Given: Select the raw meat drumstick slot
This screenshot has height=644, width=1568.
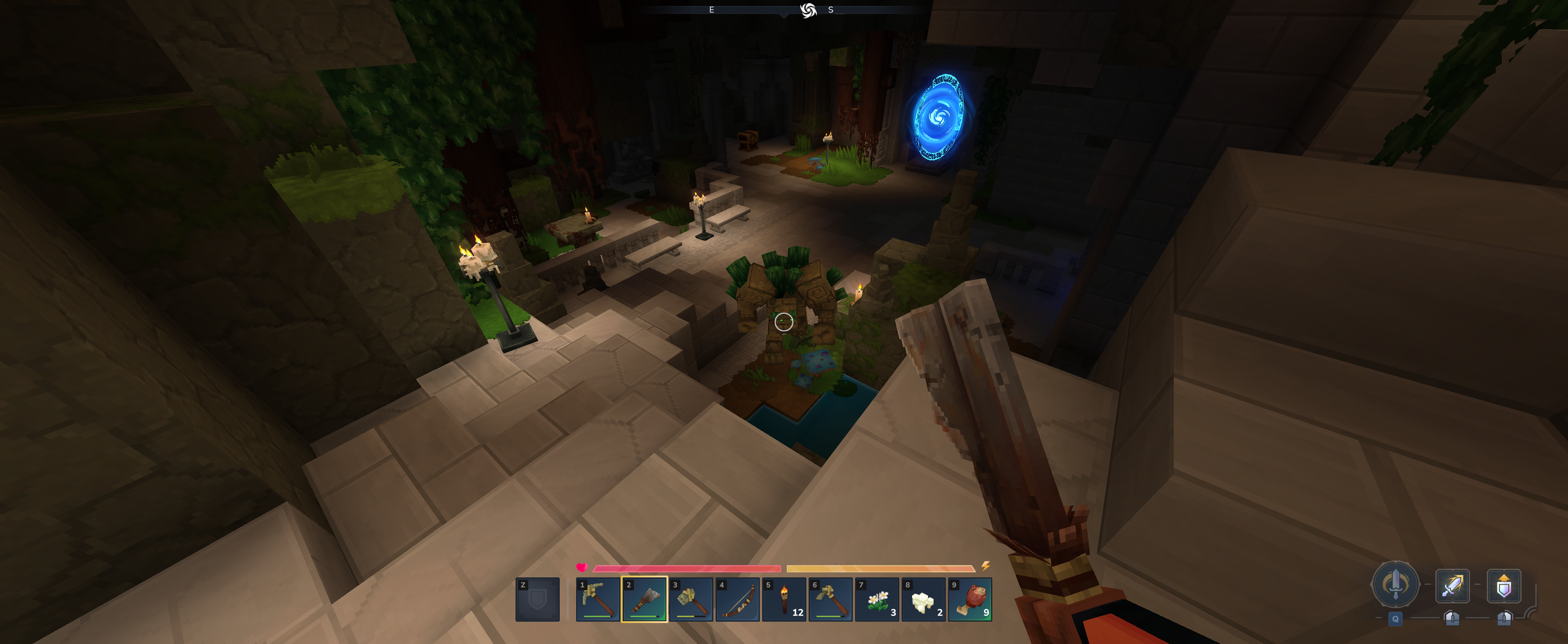Looking at the screenshot, I should pyautogui.click(x=970, y=599).
